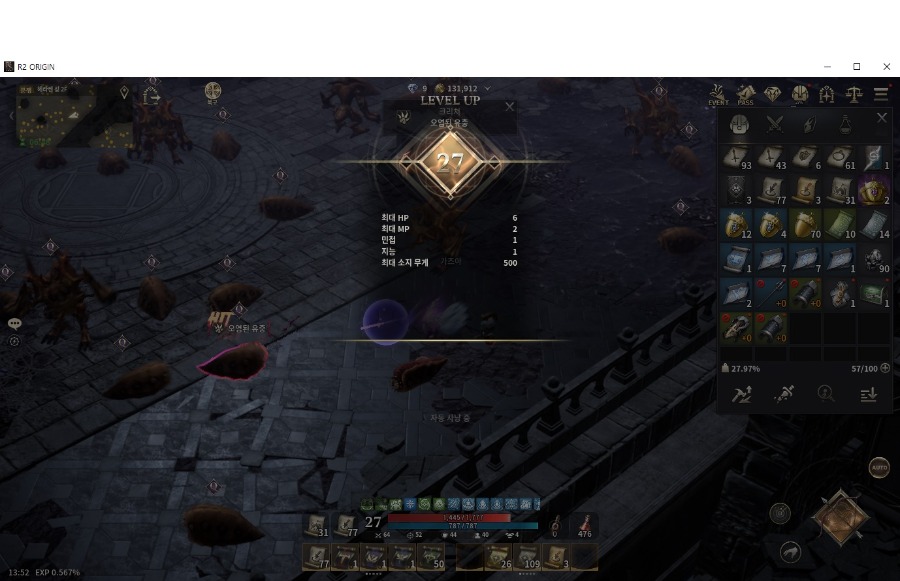Select the golden acorn stack of 70

(x=805, y=224)
